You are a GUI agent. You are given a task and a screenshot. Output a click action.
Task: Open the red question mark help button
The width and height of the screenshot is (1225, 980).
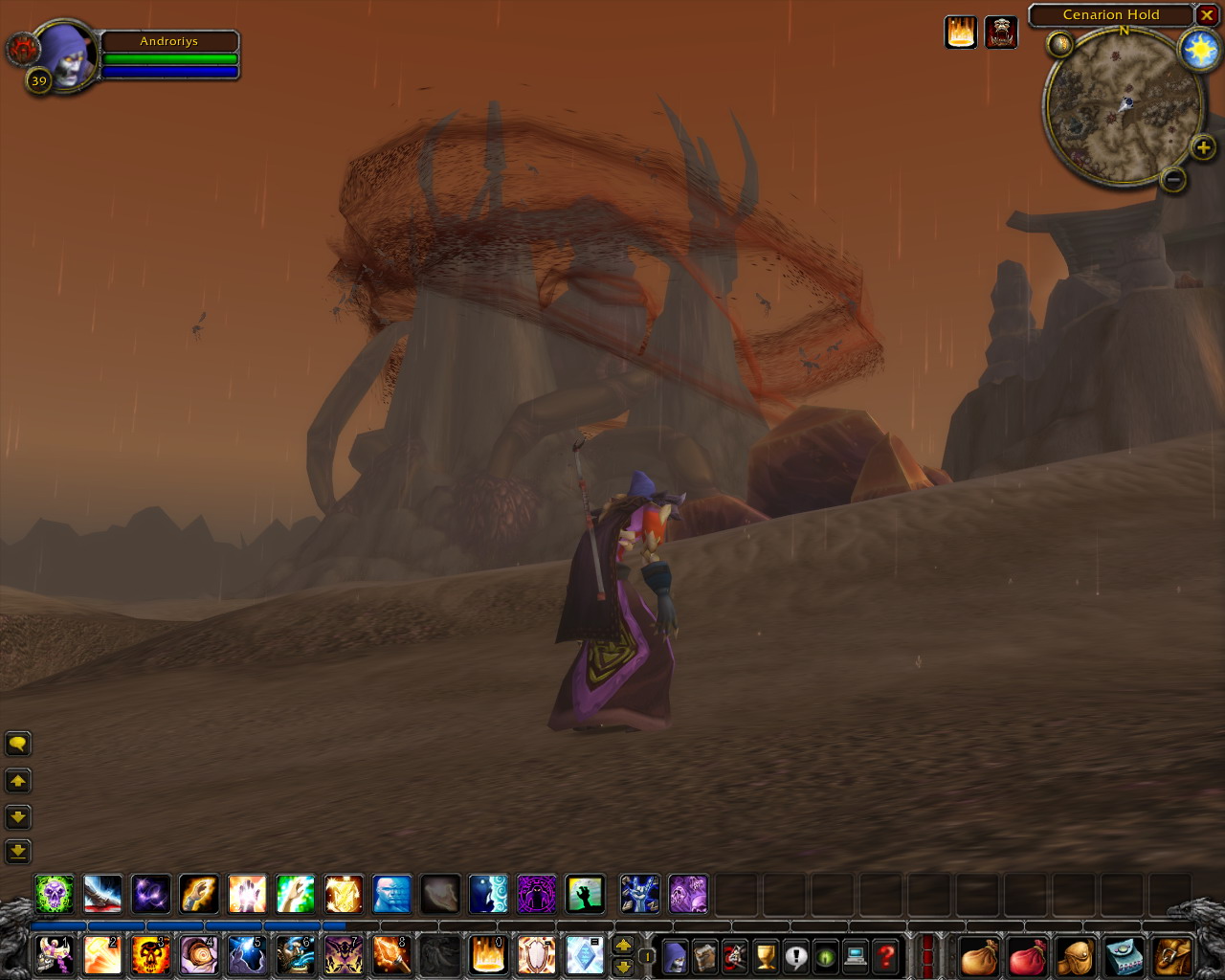coord(886,955)
